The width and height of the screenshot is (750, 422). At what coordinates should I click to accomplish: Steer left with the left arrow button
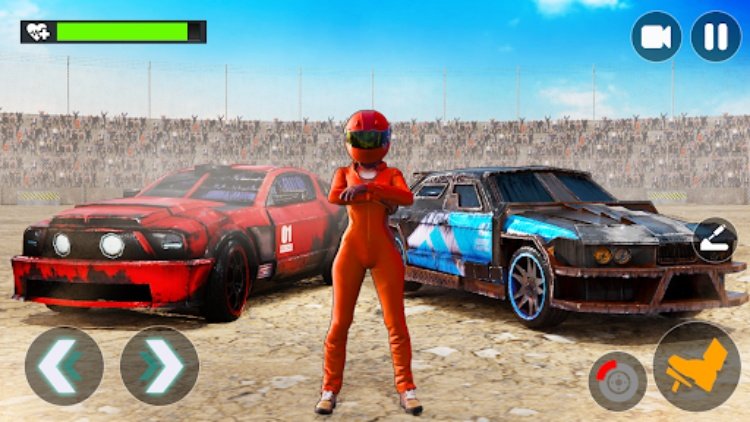coord(64,366)
